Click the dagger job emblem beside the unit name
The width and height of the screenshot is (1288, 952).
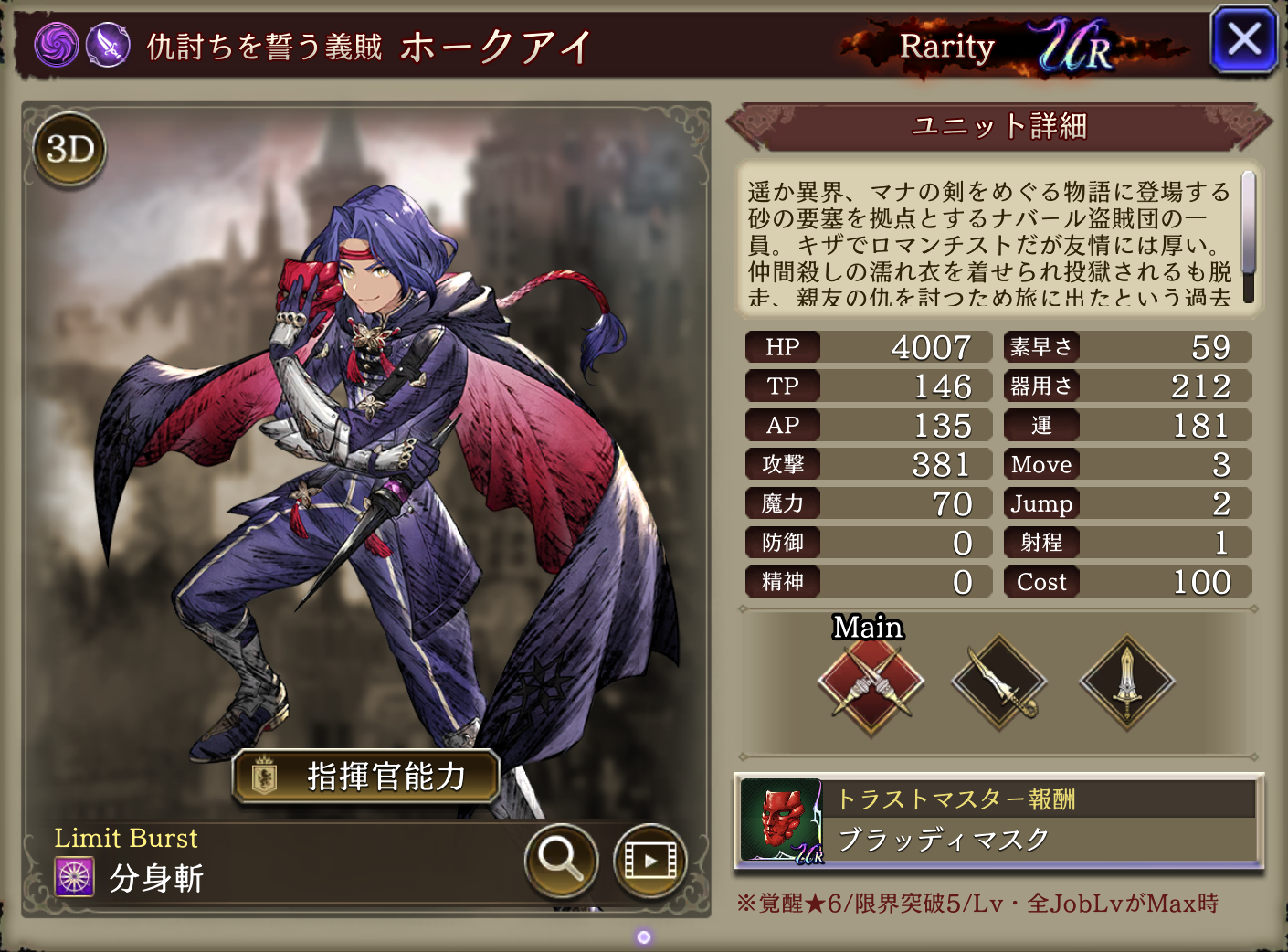click(x=108, y=44)
